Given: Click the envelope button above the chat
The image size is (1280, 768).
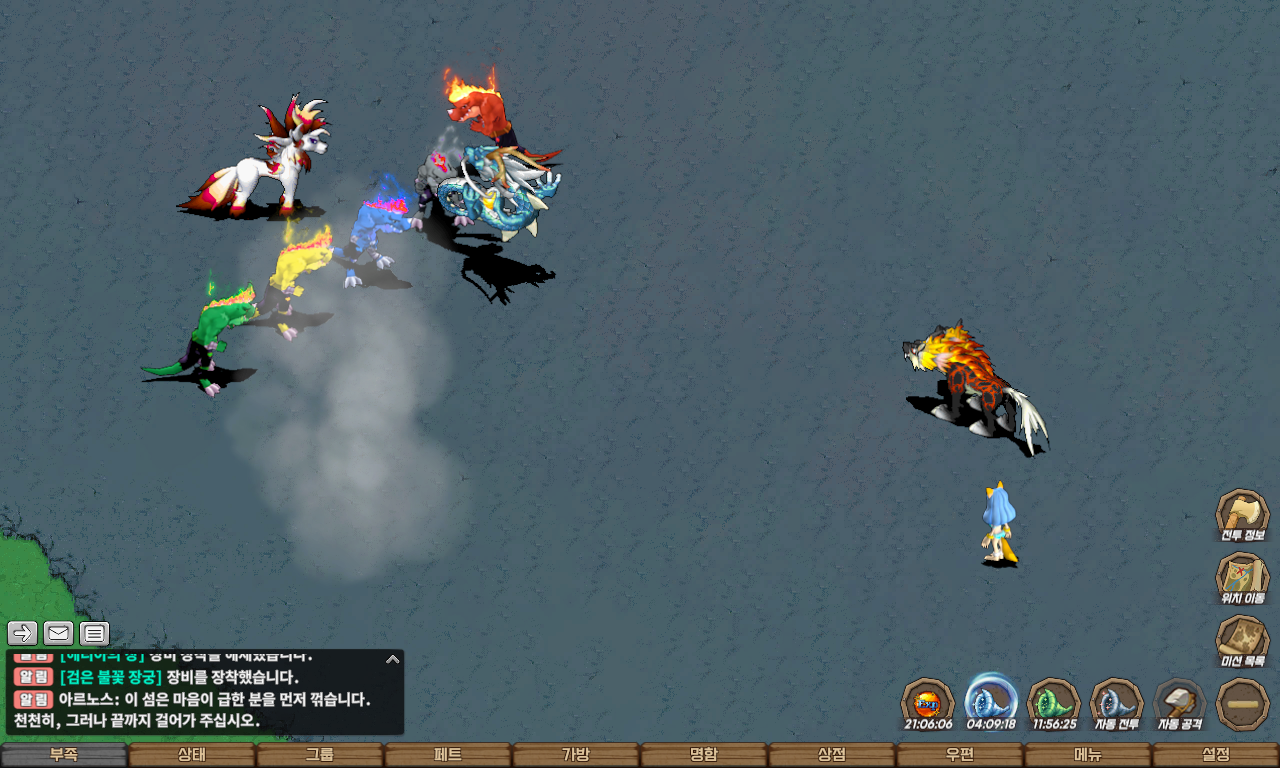Looking at the screenshot, I should (59, 633).
